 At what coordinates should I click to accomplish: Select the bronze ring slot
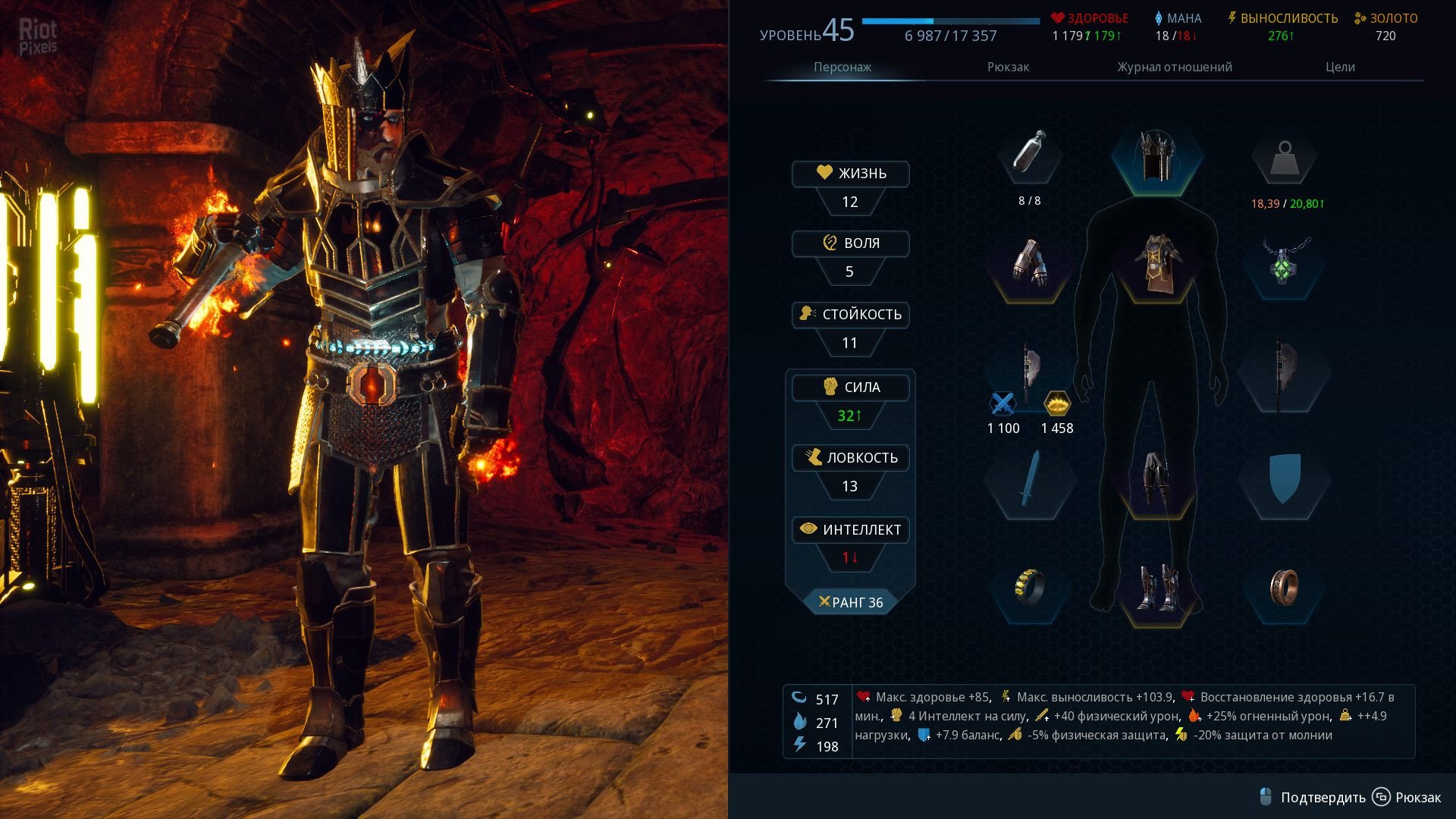(x=1283, y=588)
